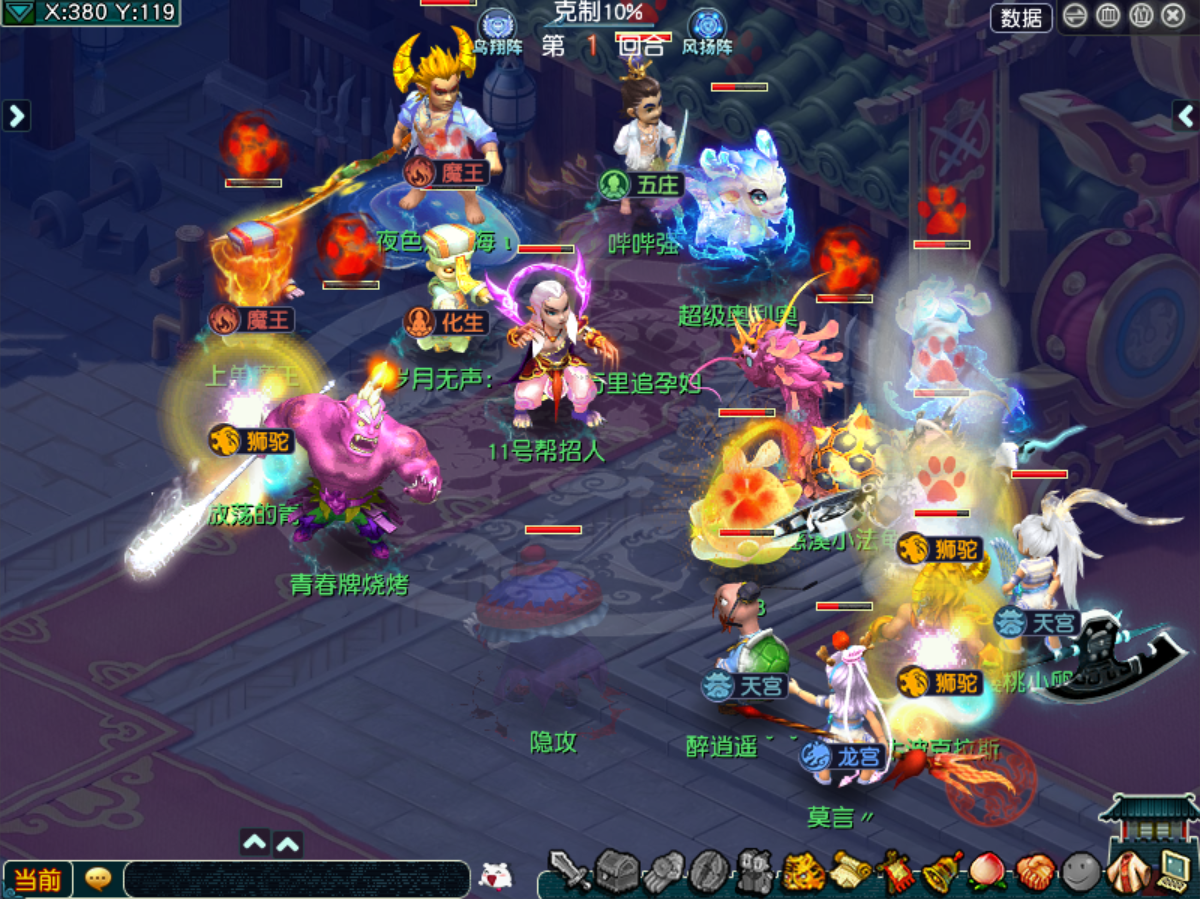This screenshot has width=1200, height=899.
Task: Expand the right side panel arrow
Action: click(x=1186, y=116)
